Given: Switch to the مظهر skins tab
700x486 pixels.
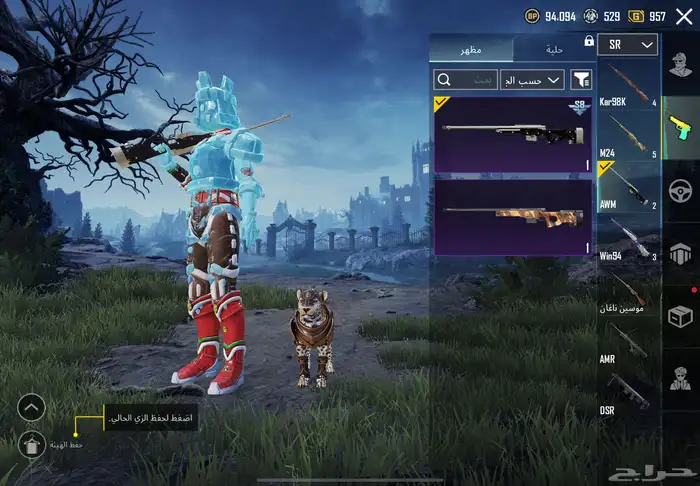Looking at the screenshot, I should click(471, 49).
